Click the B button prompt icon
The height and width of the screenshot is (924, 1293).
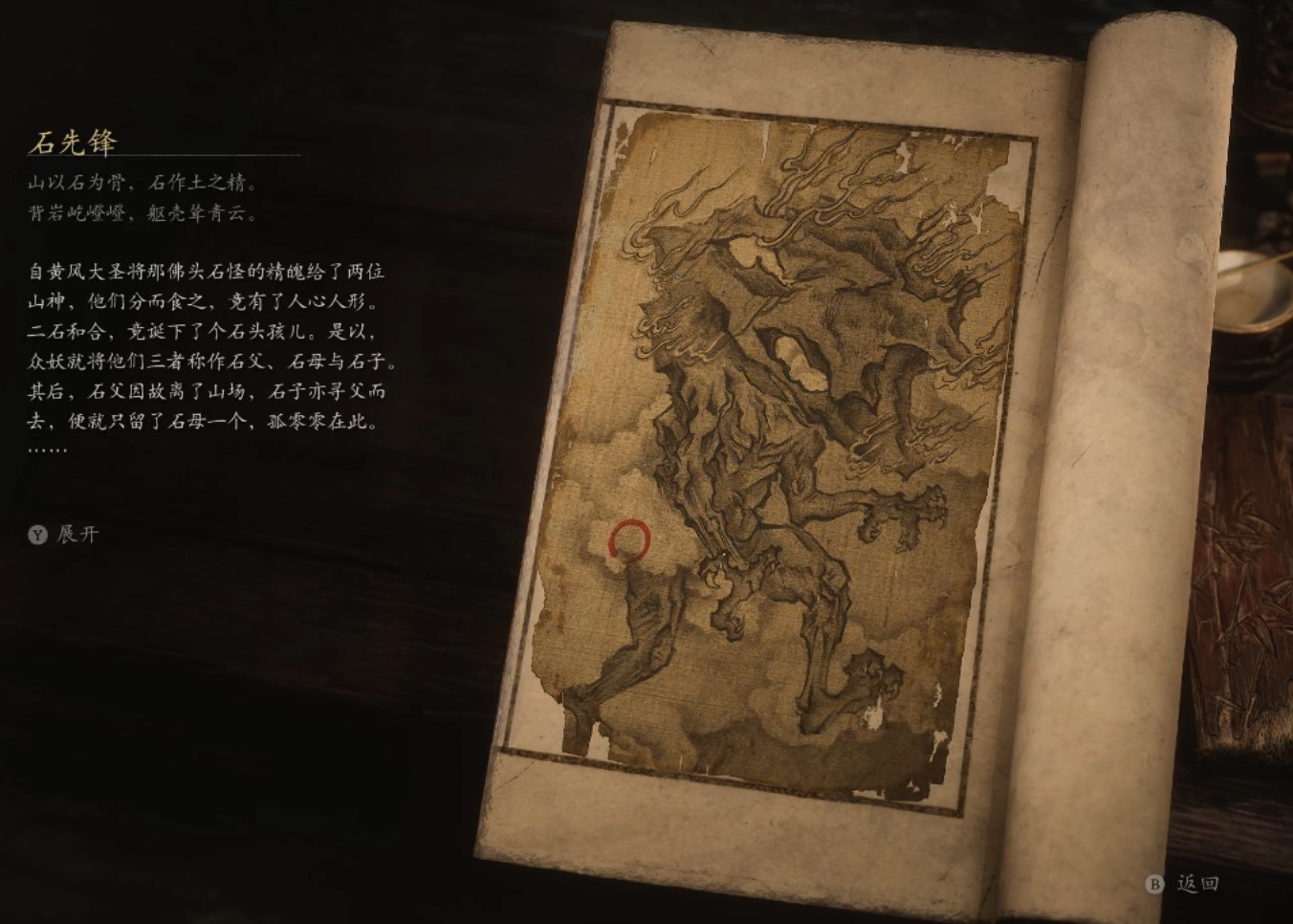point(1152,886)
